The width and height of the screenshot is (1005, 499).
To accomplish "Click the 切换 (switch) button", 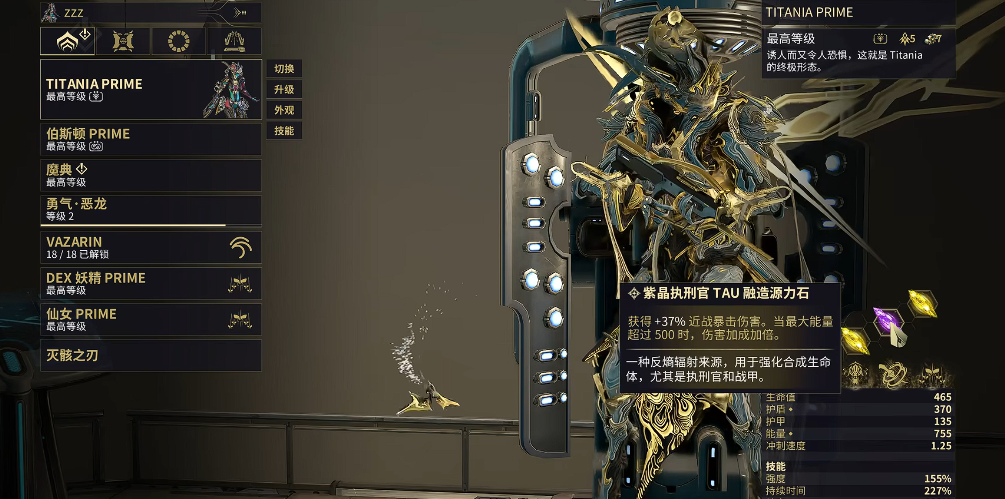I will pyautogui.click(x=284, y=69).
